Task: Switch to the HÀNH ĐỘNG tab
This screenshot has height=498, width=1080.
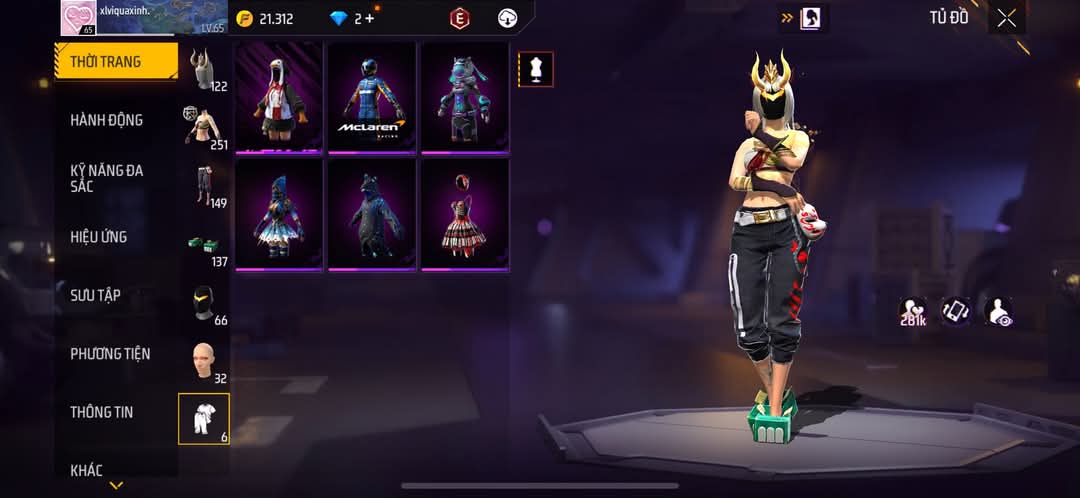Action: [107, 120]
